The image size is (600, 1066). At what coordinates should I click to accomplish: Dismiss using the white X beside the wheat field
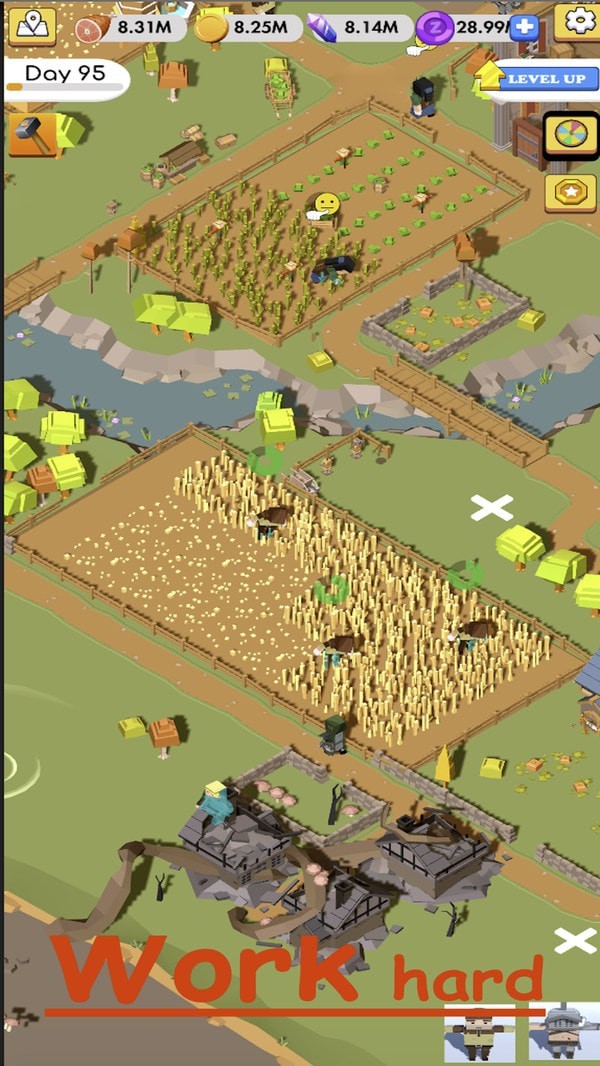click(491, 508)
